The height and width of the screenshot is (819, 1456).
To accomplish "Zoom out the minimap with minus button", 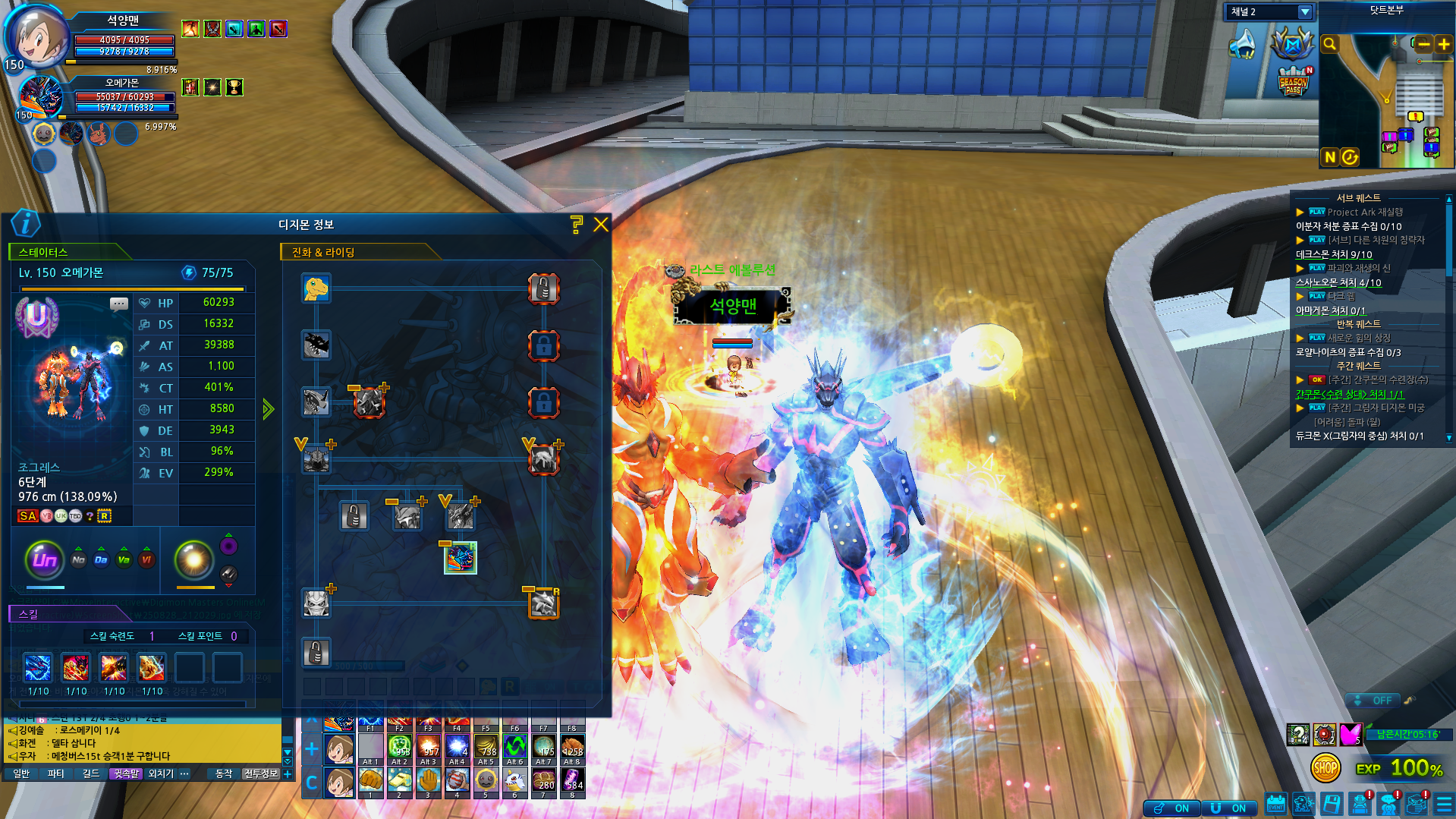I will tap(1424, 44).
